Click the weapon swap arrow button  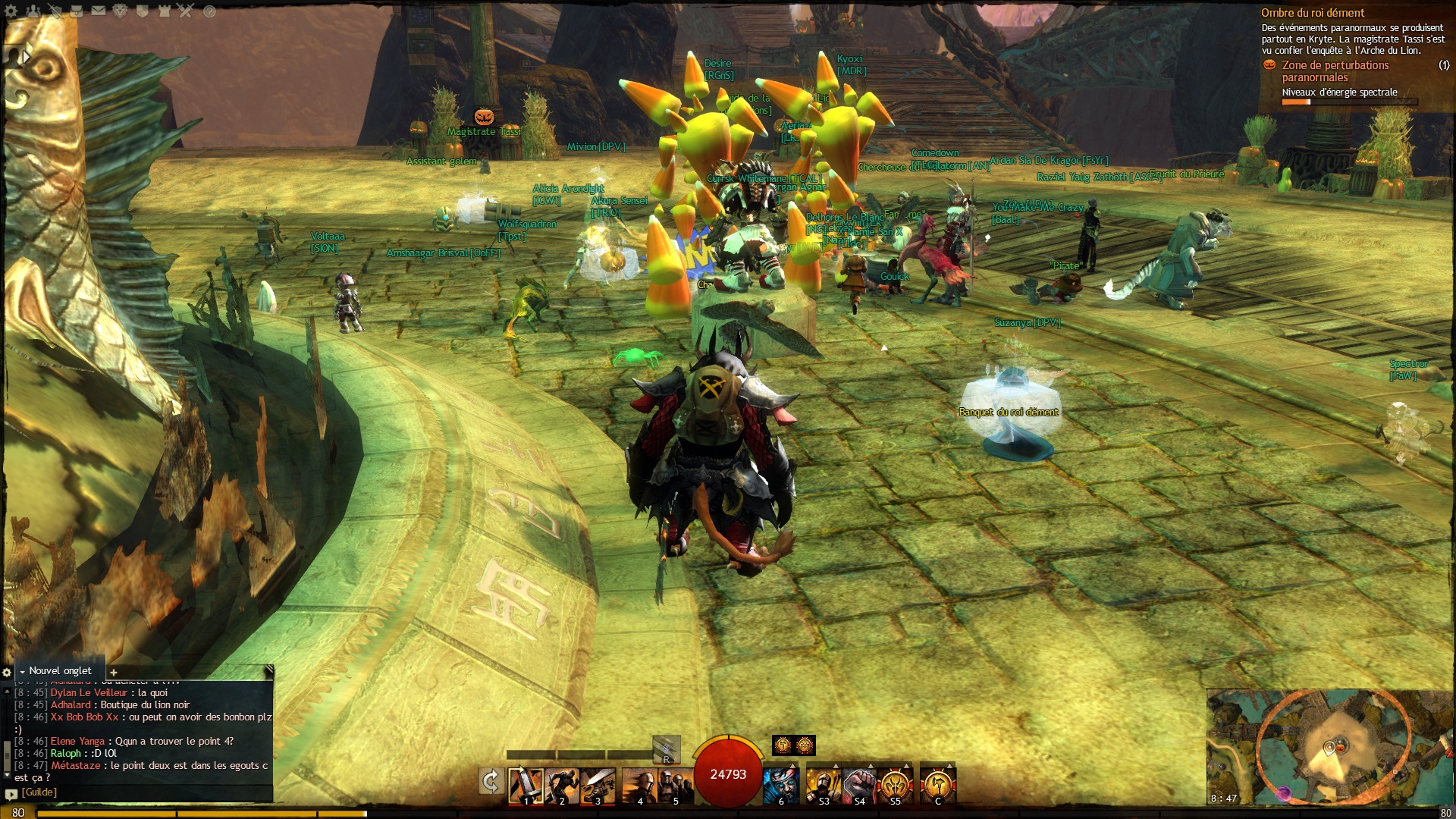click(x=491, y=781)
